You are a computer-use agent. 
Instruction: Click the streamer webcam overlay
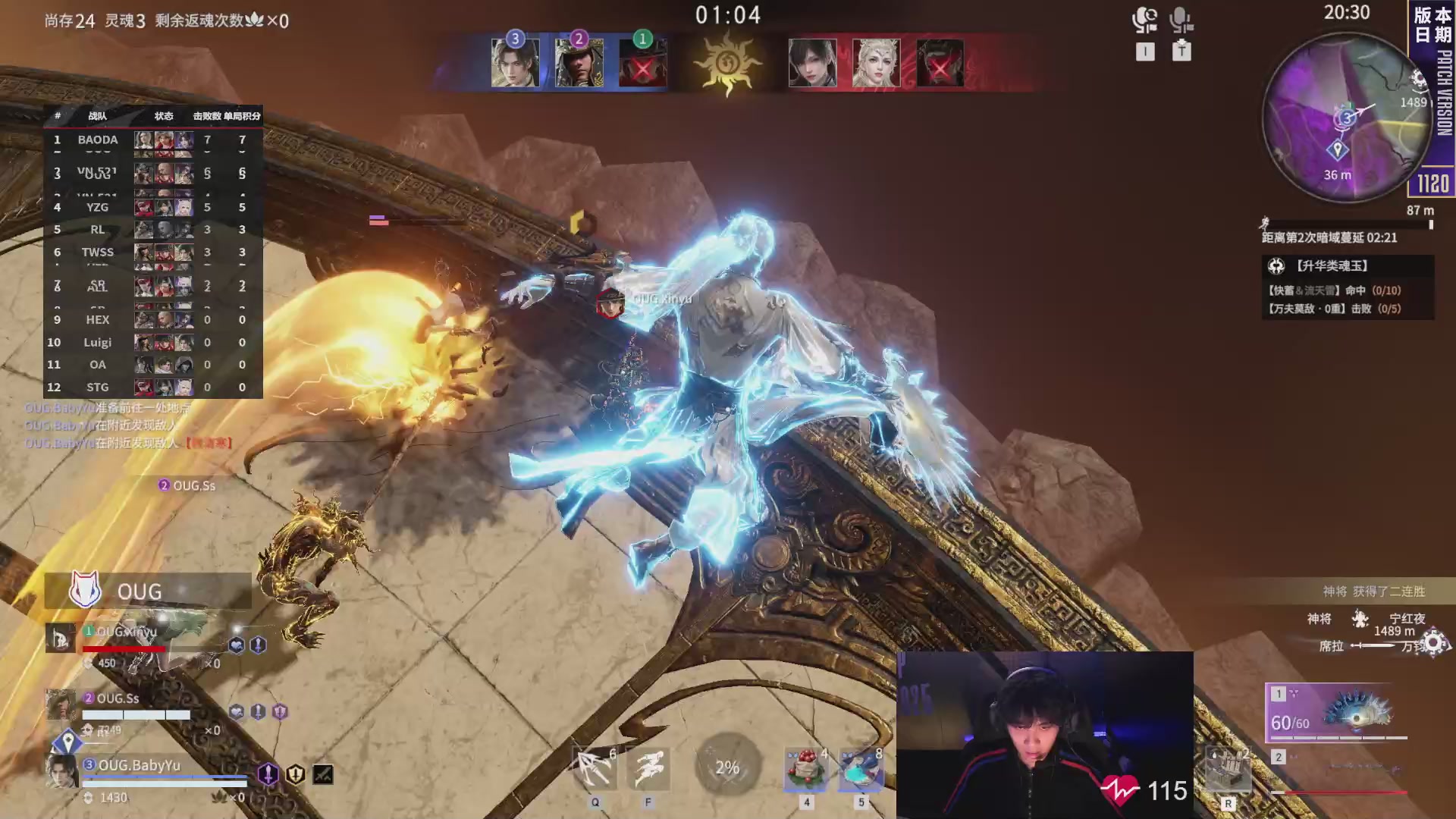(1044, 734)
